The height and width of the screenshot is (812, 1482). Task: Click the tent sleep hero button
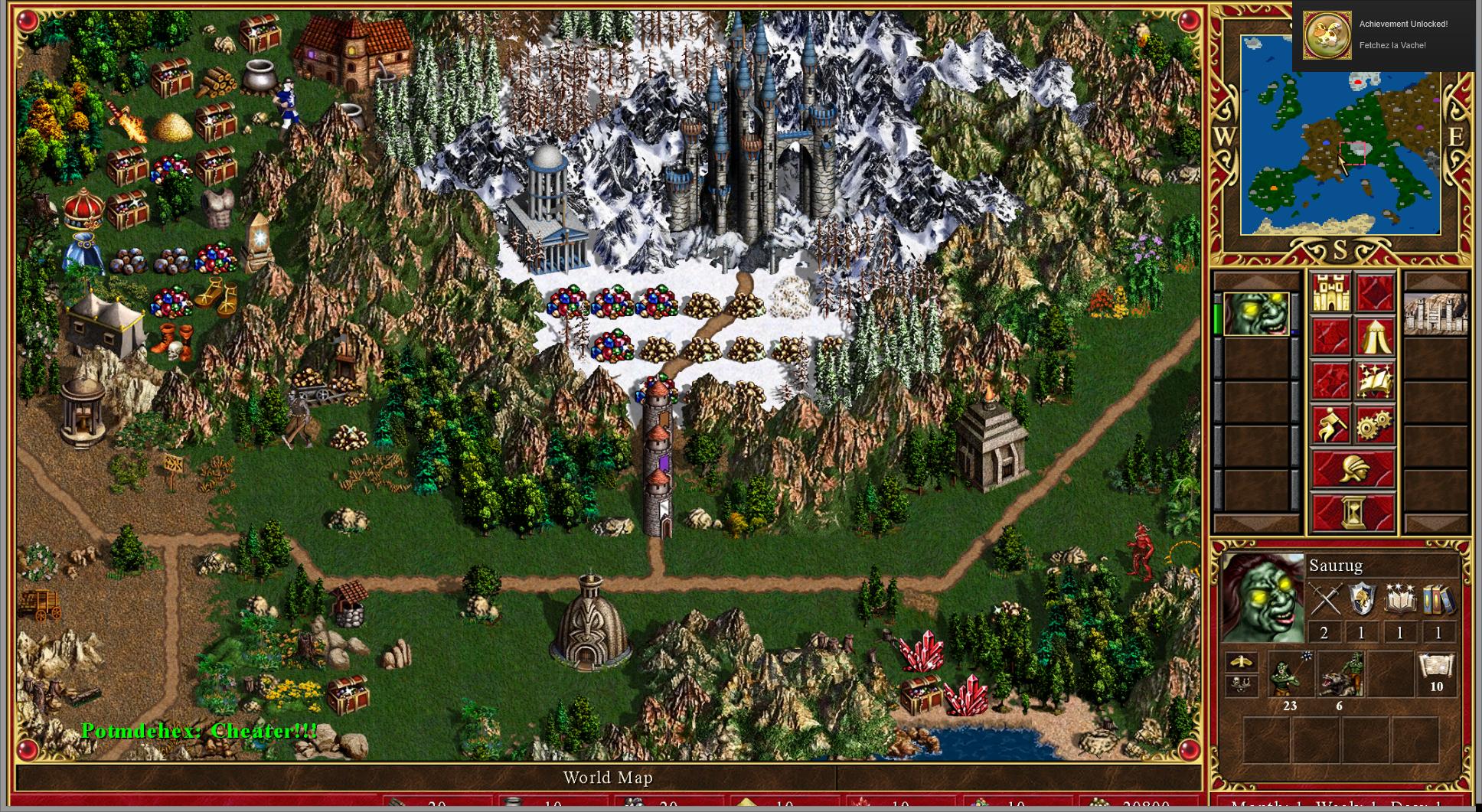coord(1374,338)
